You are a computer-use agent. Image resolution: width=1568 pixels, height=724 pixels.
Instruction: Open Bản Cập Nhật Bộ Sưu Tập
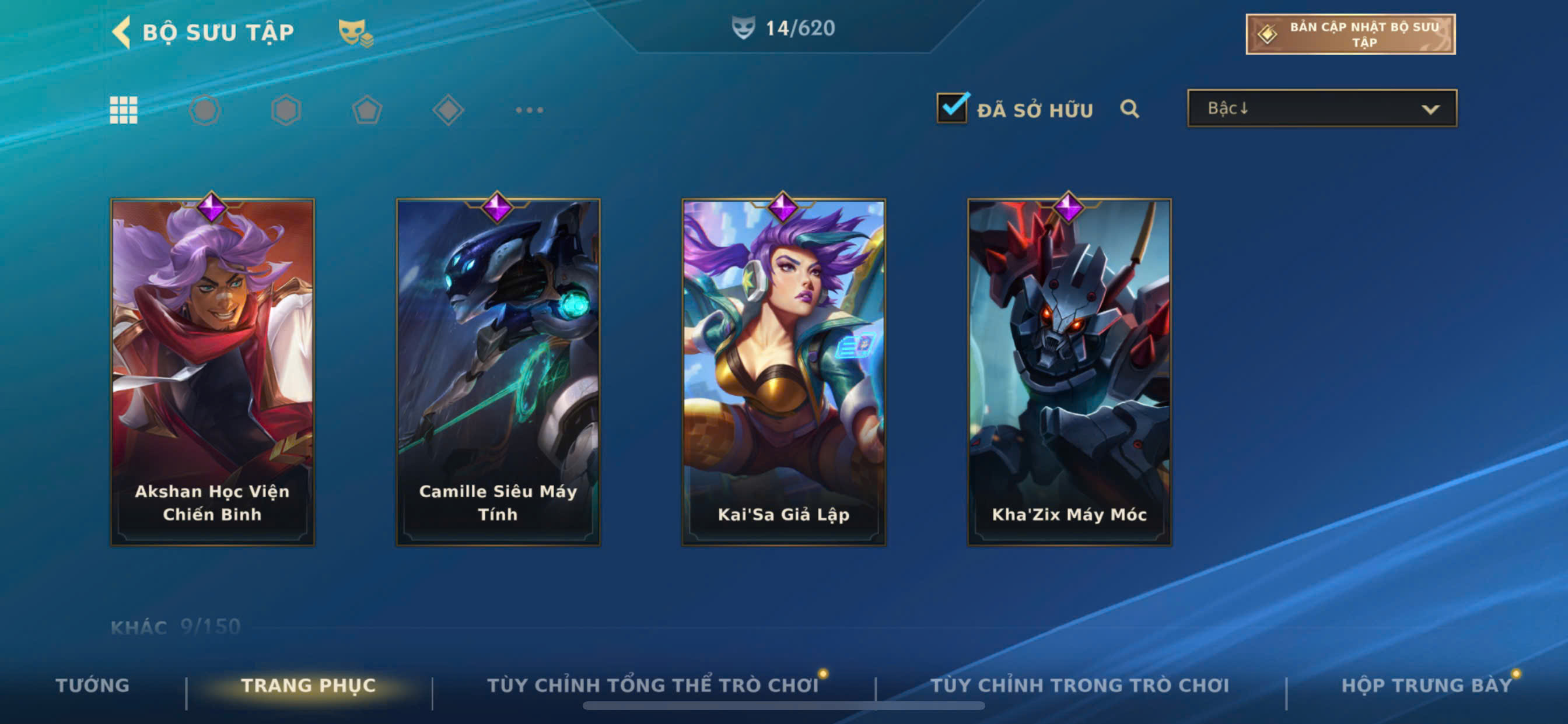1350,34
